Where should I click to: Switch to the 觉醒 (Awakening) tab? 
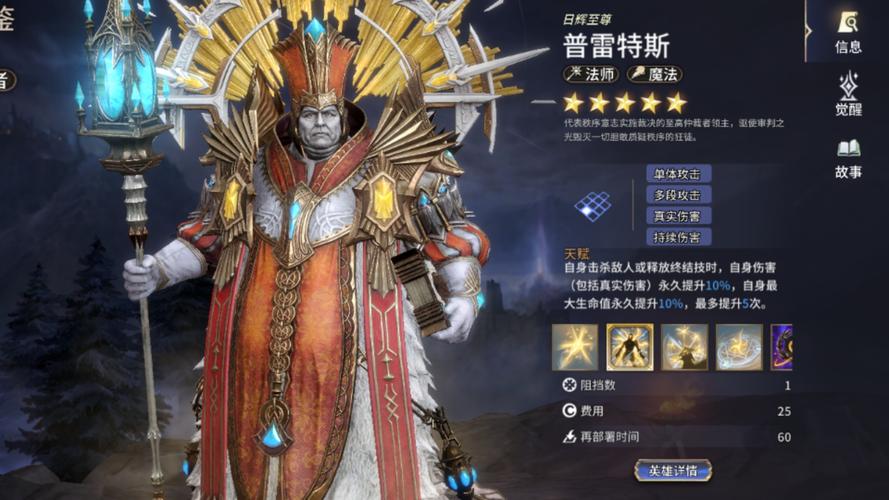coord(848,95)
